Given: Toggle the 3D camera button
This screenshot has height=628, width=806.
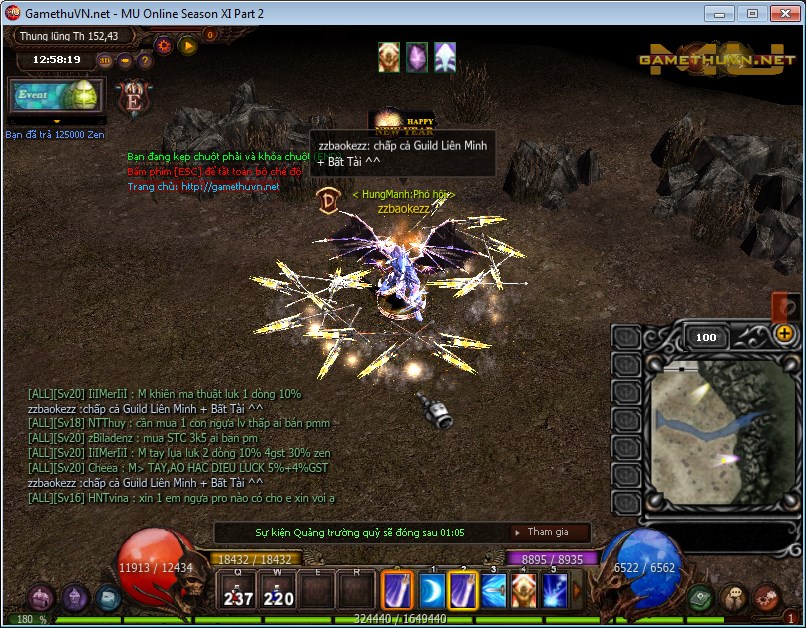Looking at the screenshot, I should coord(105,60).
